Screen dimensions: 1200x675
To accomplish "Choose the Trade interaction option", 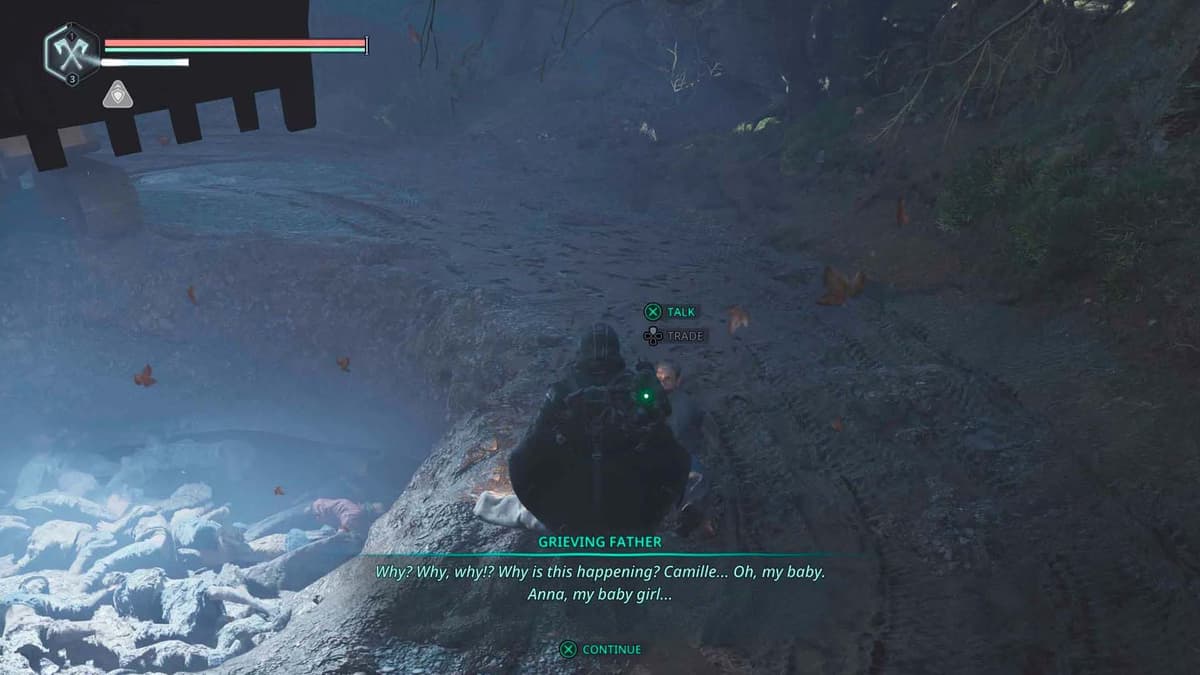I will tap(675, 336).
